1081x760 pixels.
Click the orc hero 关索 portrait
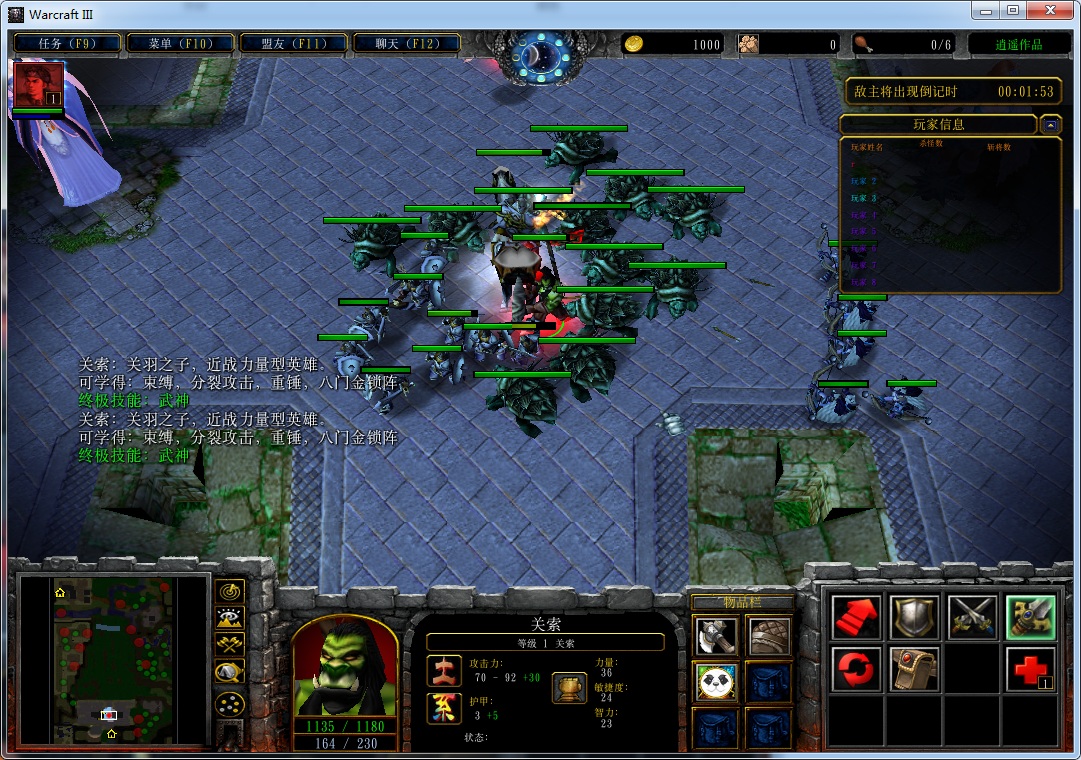tap(345, 667)
